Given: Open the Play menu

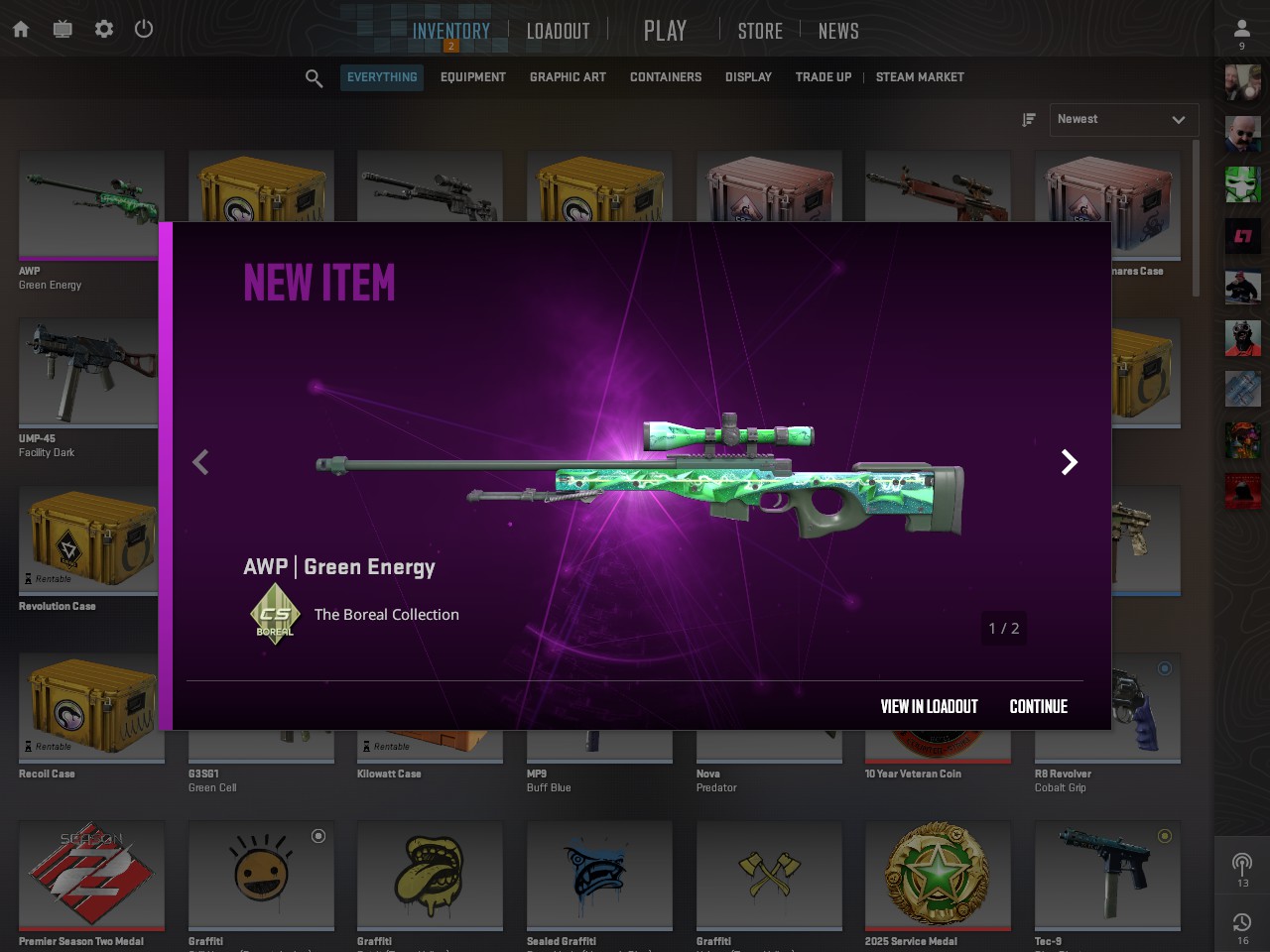Looking at the screenshot, I should [665, 31].
